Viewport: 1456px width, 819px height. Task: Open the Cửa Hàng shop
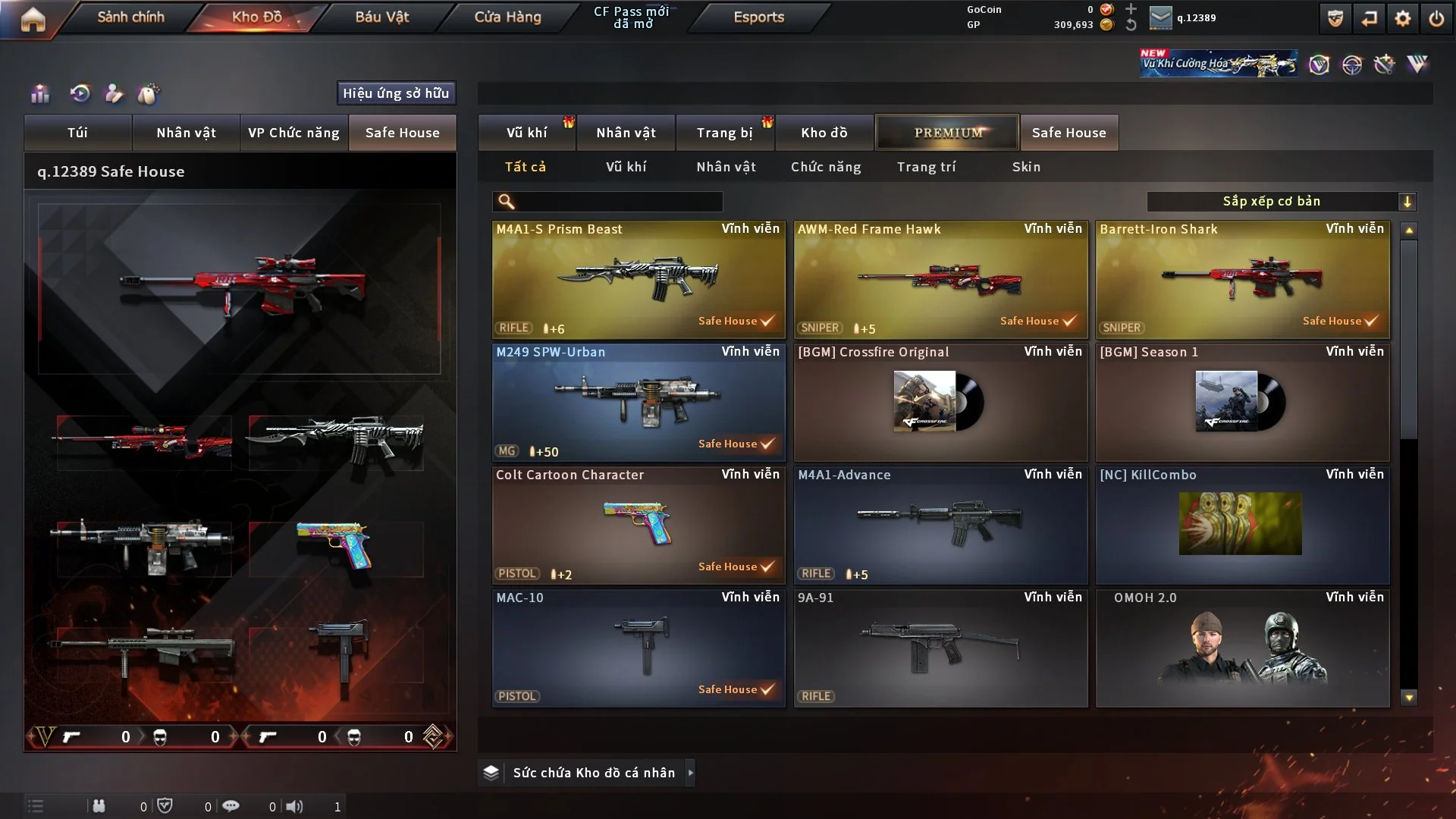tap(507, 17)
